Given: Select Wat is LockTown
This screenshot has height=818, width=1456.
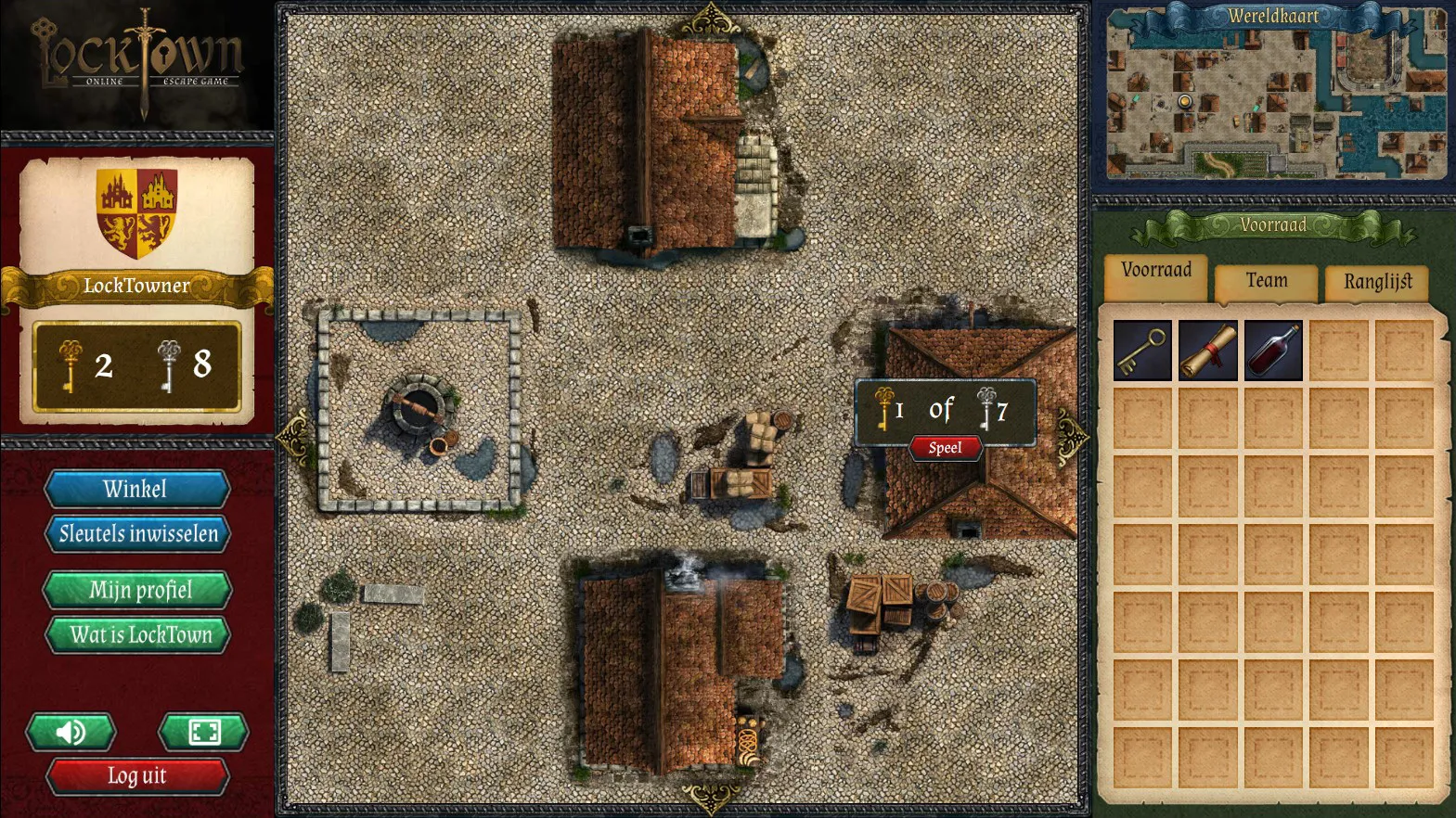Looking at the screenshot, I should pos(137,635).
